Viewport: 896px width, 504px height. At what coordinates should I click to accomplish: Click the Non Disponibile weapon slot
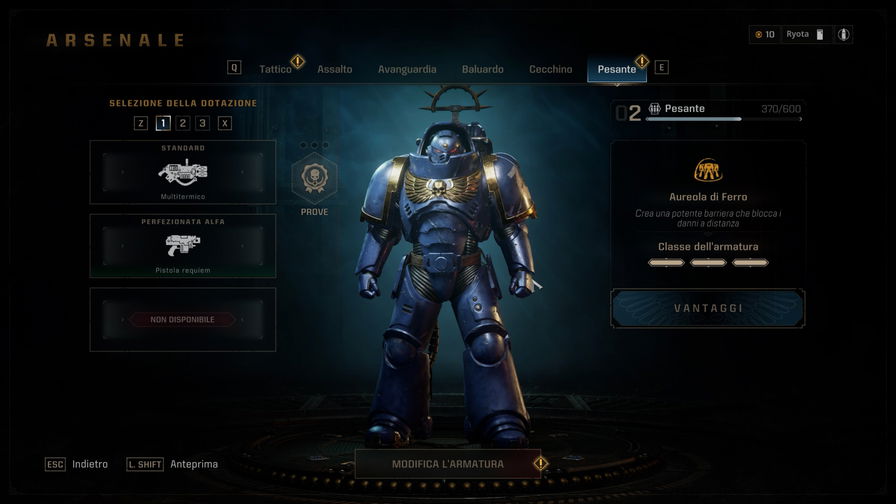[183, 320]
